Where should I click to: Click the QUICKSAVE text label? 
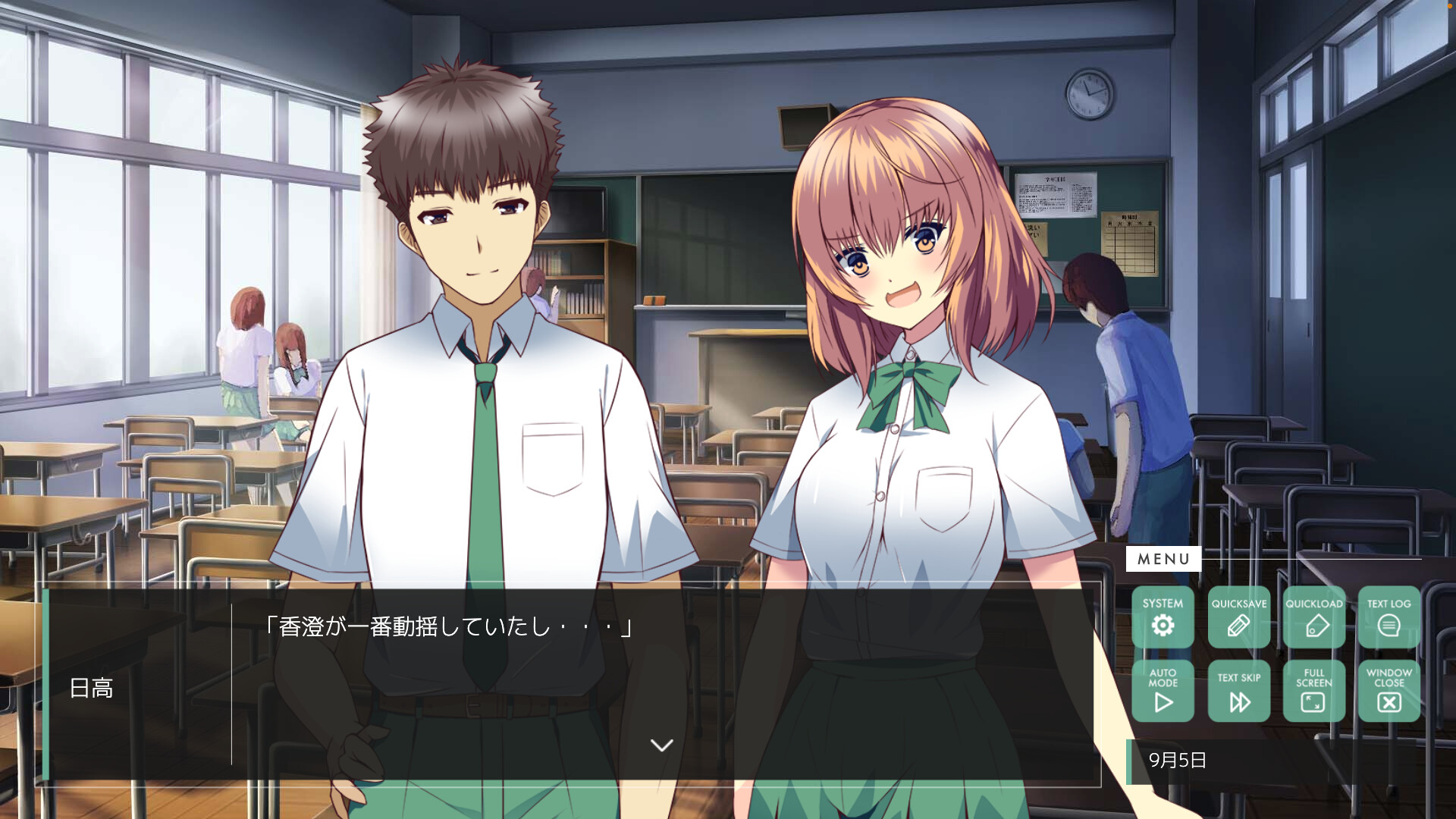tap(1238, 604)
